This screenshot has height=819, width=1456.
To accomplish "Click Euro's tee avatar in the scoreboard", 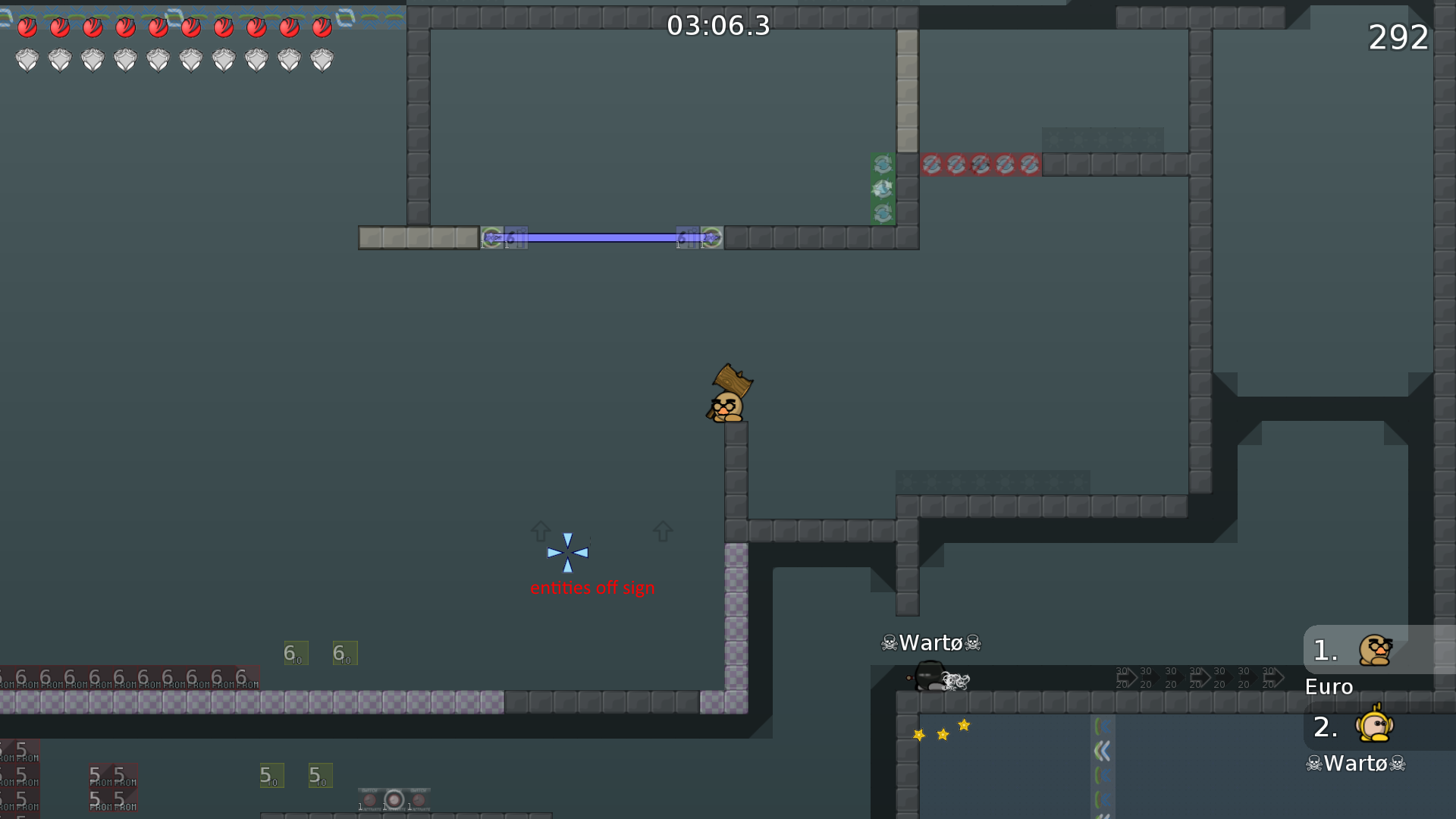I will click(1376, 650).
